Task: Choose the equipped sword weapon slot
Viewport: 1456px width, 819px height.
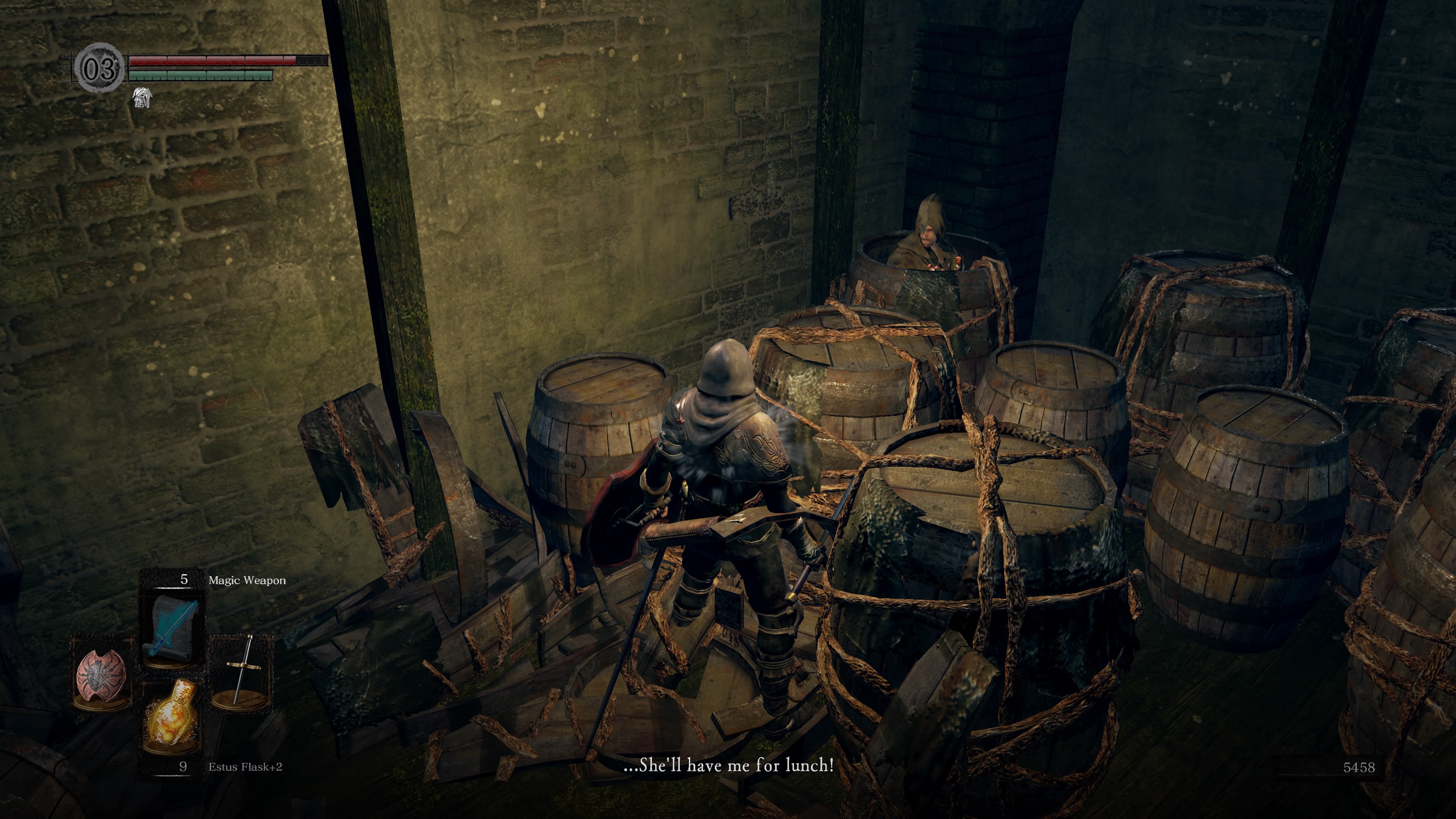Action: (x=242, y=673)
